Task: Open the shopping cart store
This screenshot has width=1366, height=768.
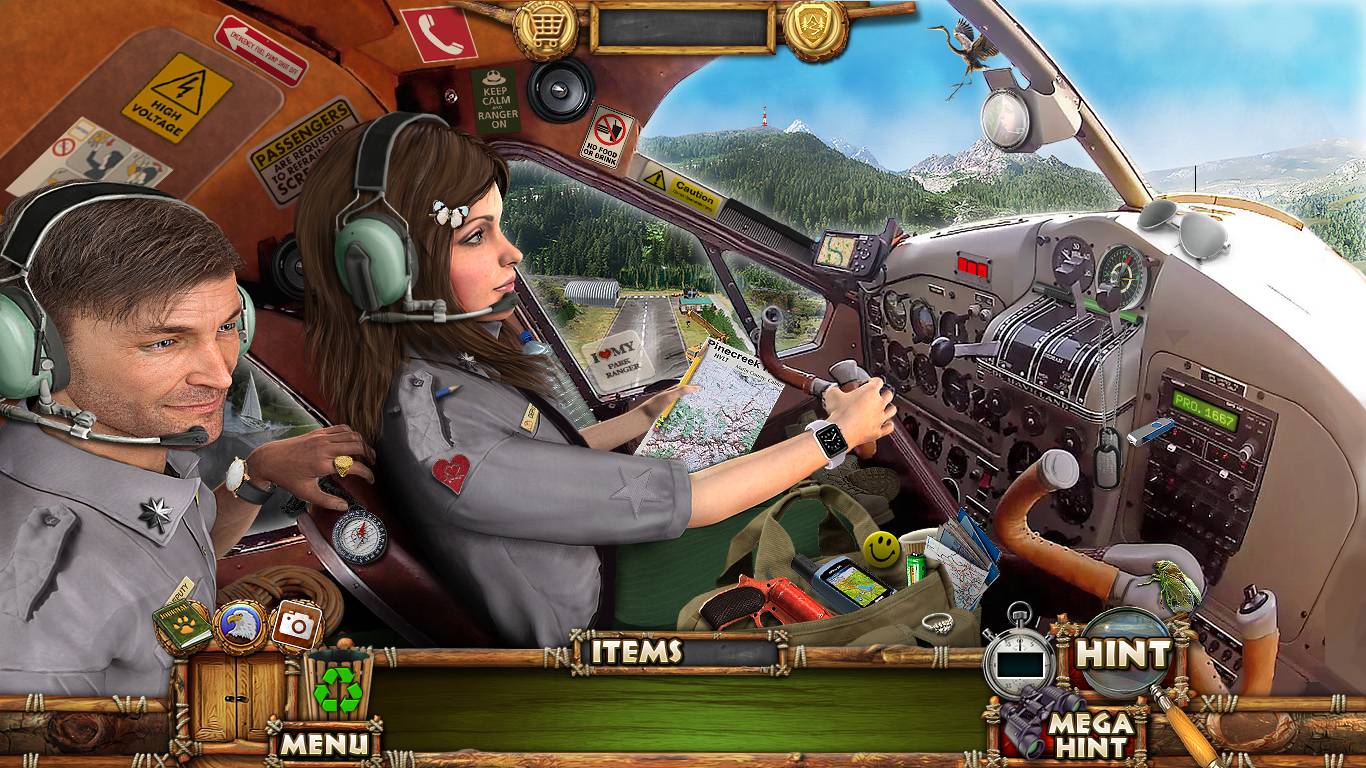Action: 546,29
